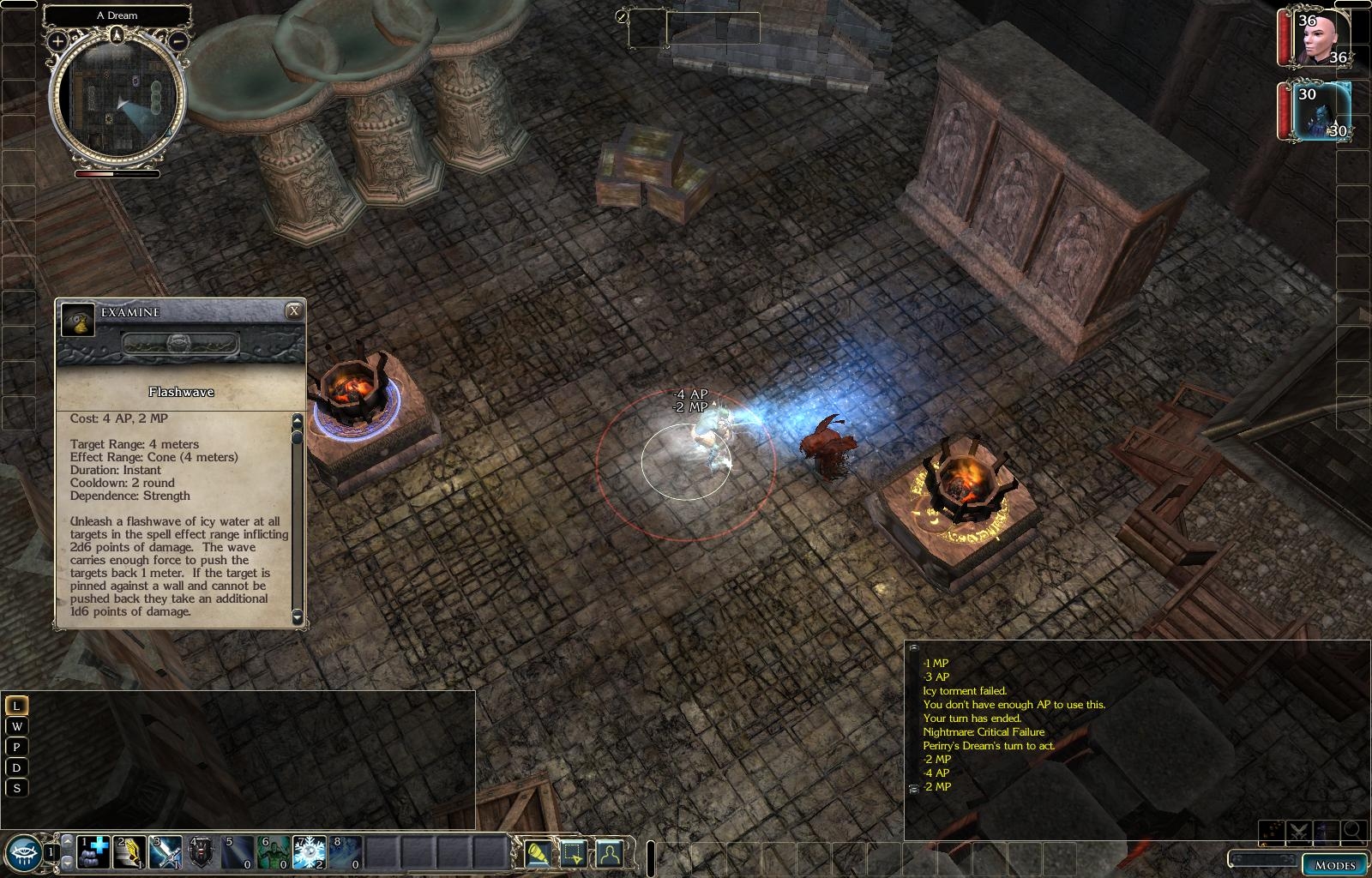
Task: Open the main menu eye button
Action: pyautogui.click(x=23, y=852)
